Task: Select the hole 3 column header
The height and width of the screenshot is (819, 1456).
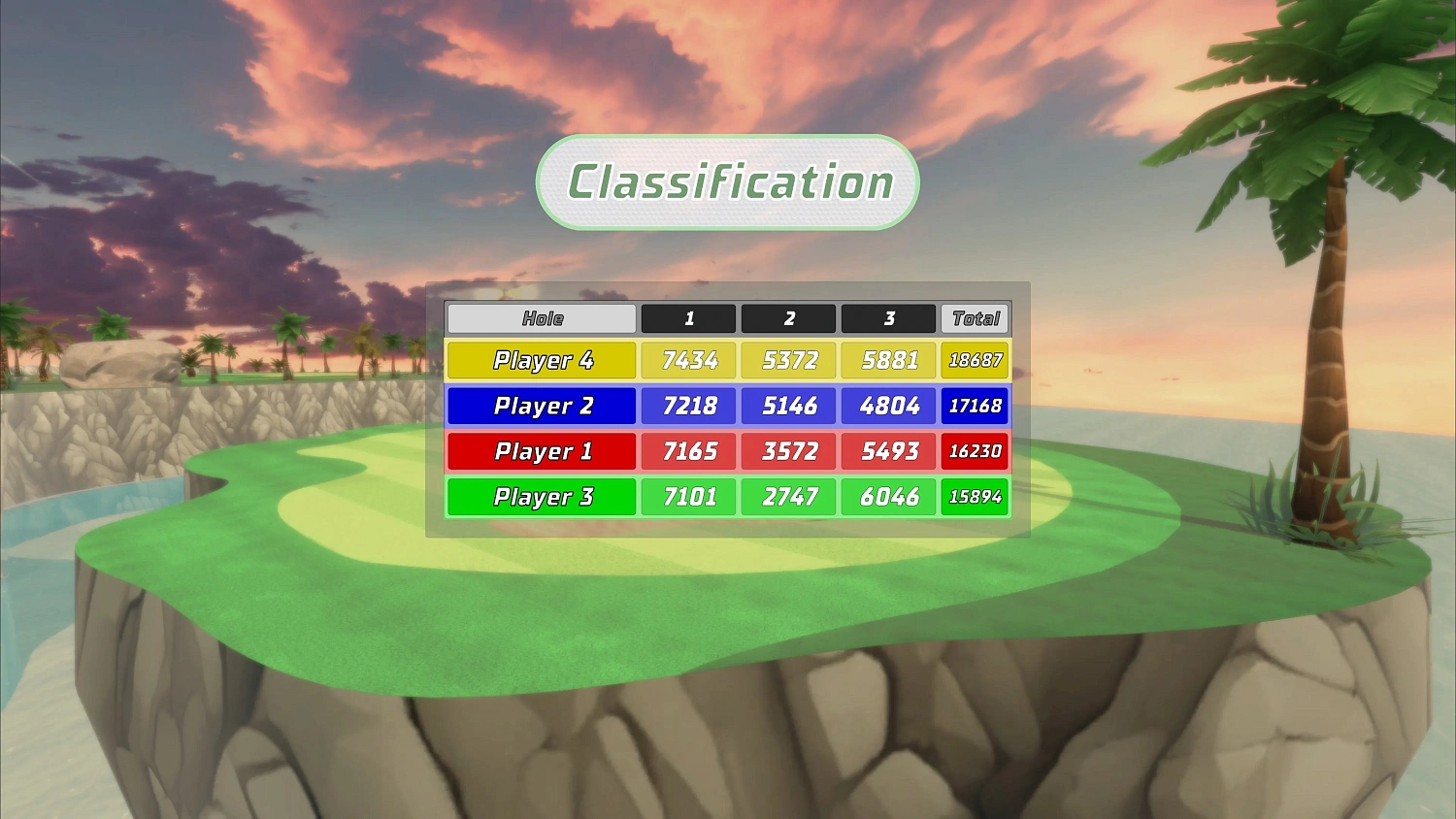Action: [888, 318]
